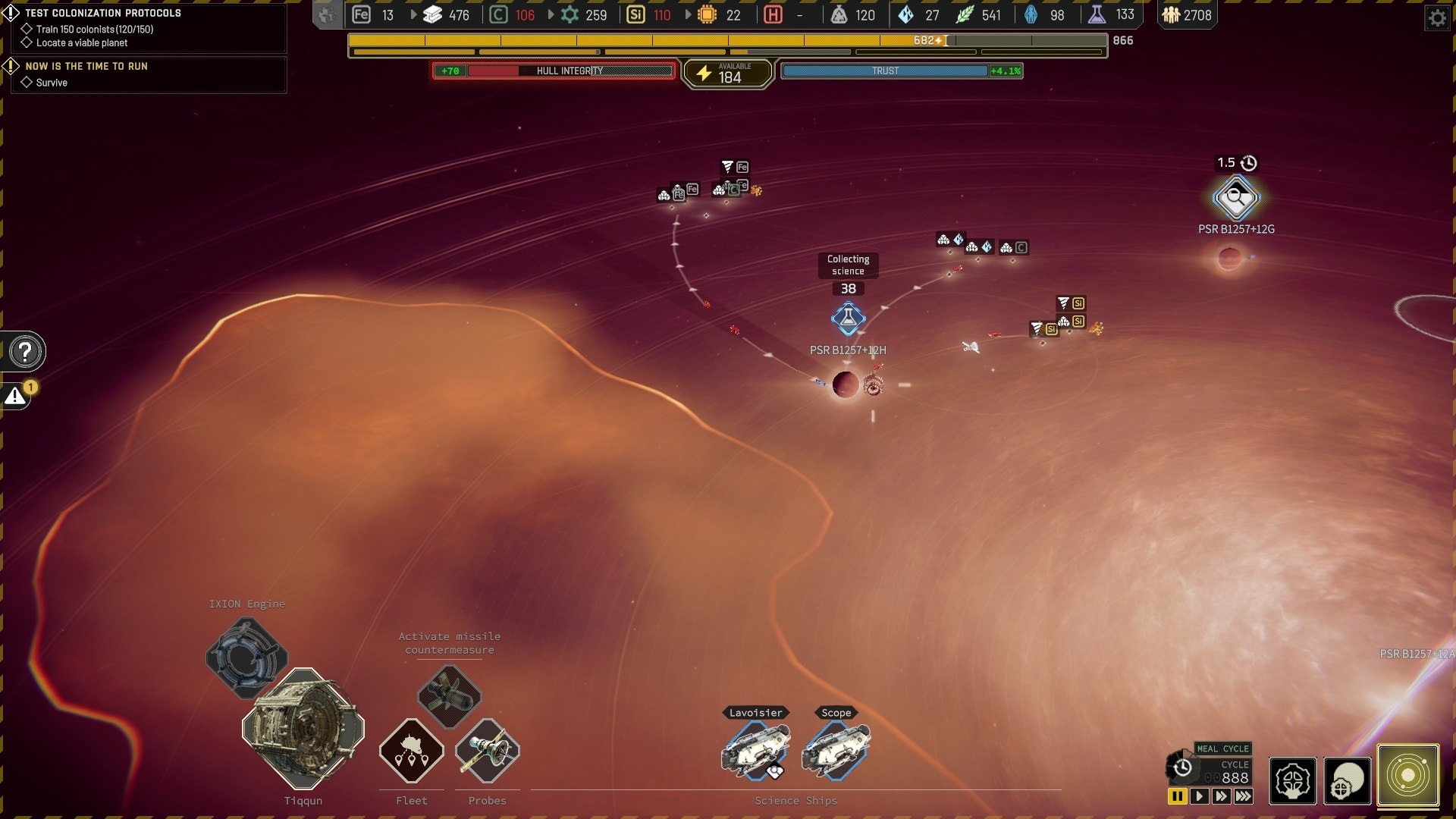Open the Probes panel
Viewport: 1456px width, 819px height.
pyautogui.click(x=488, y=751)
